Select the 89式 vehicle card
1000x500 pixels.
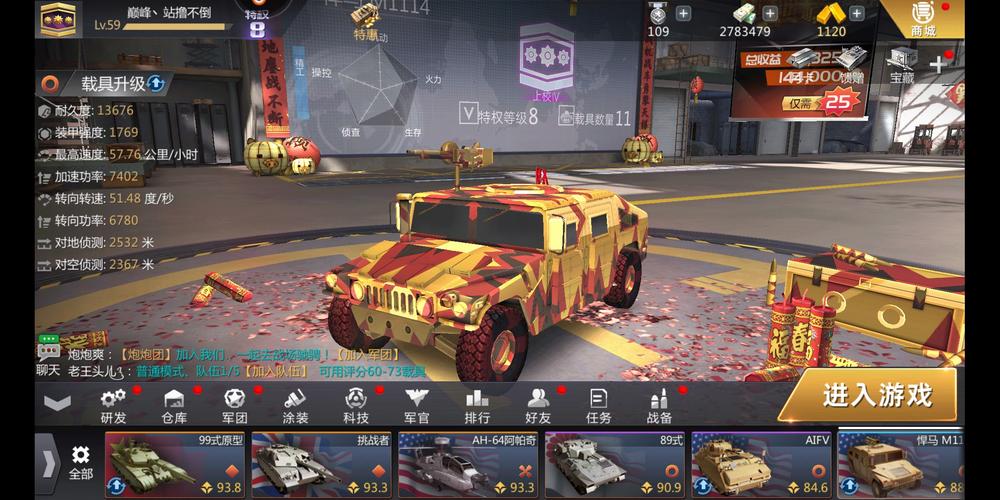tap(613, 465)
